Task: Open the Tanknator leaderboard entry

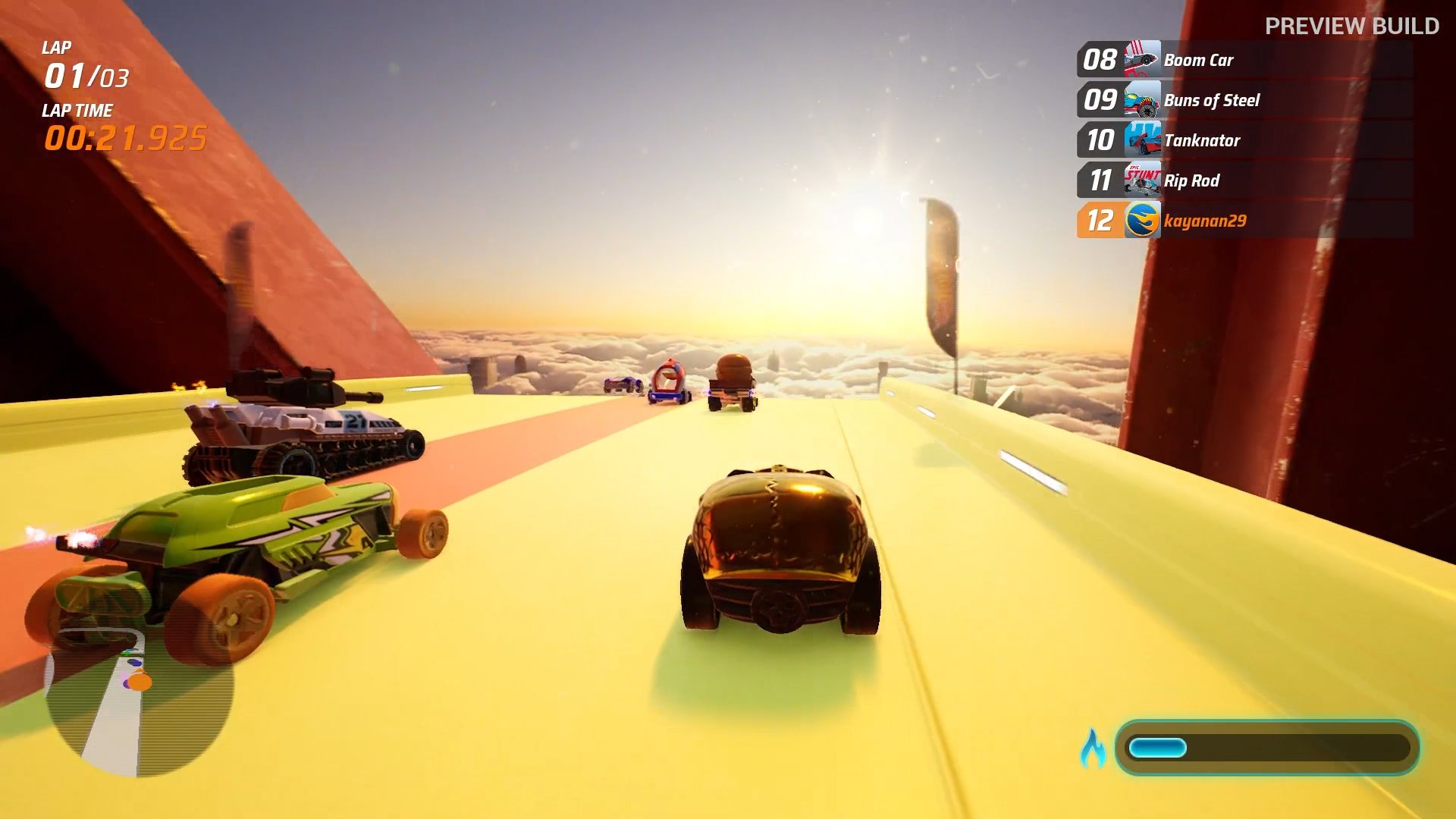Action: 1244,141
